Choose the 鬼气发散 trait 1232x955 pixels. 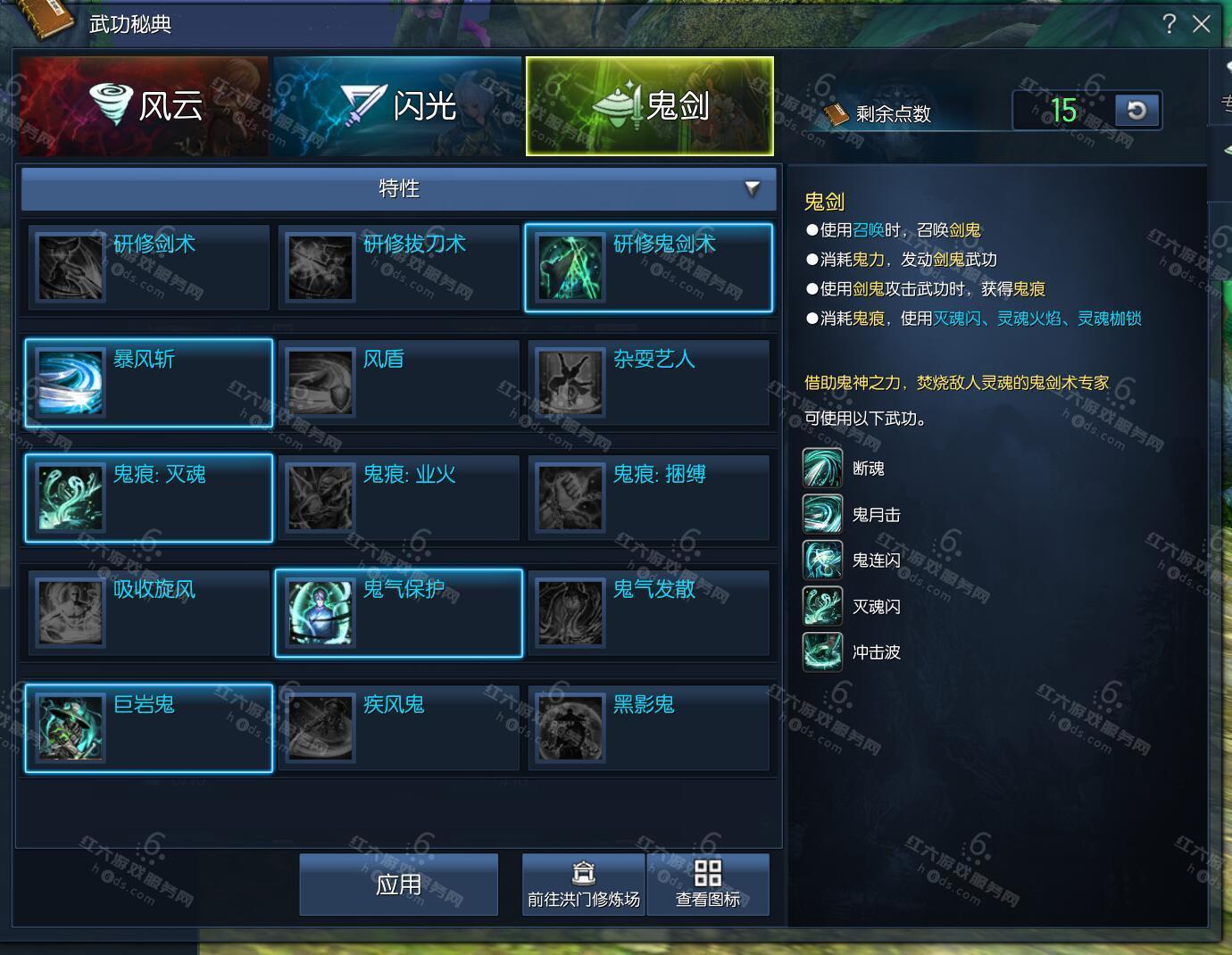pos(648,612)
